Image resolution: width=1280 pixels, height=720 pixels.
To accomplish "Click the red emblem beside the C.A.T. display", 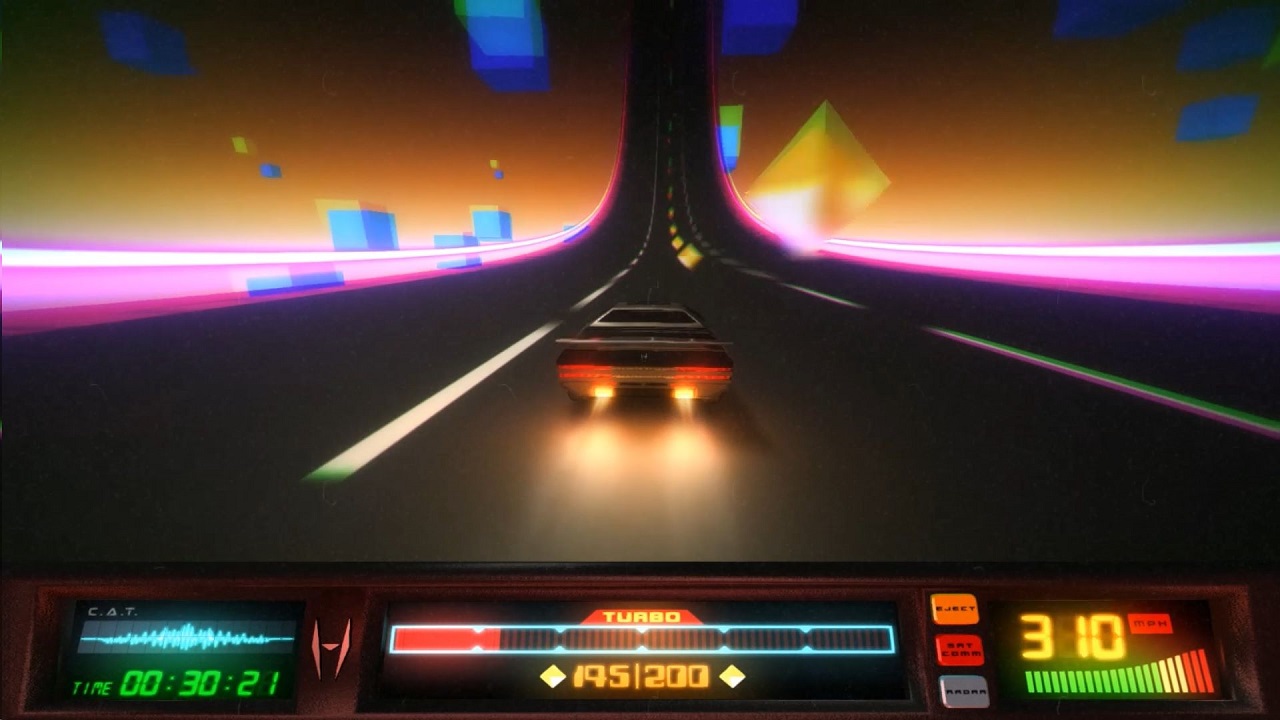I will pyautogui.click(x=332, y=648).
